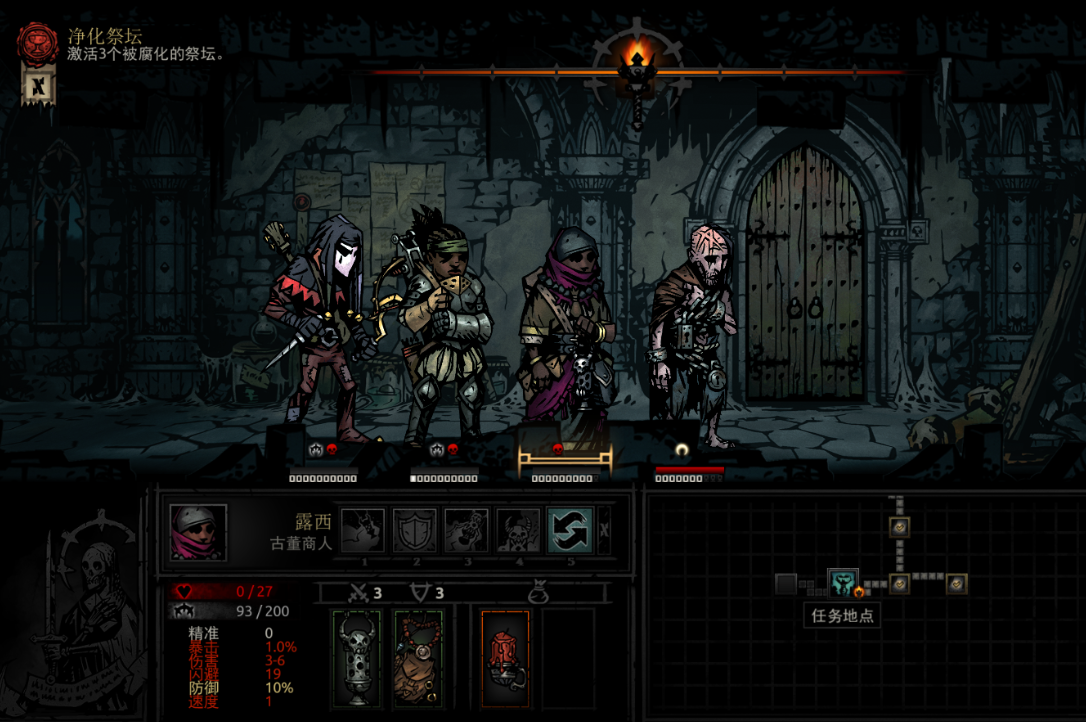
Task: Select the red candle inventory item
Action: point(505,657)
